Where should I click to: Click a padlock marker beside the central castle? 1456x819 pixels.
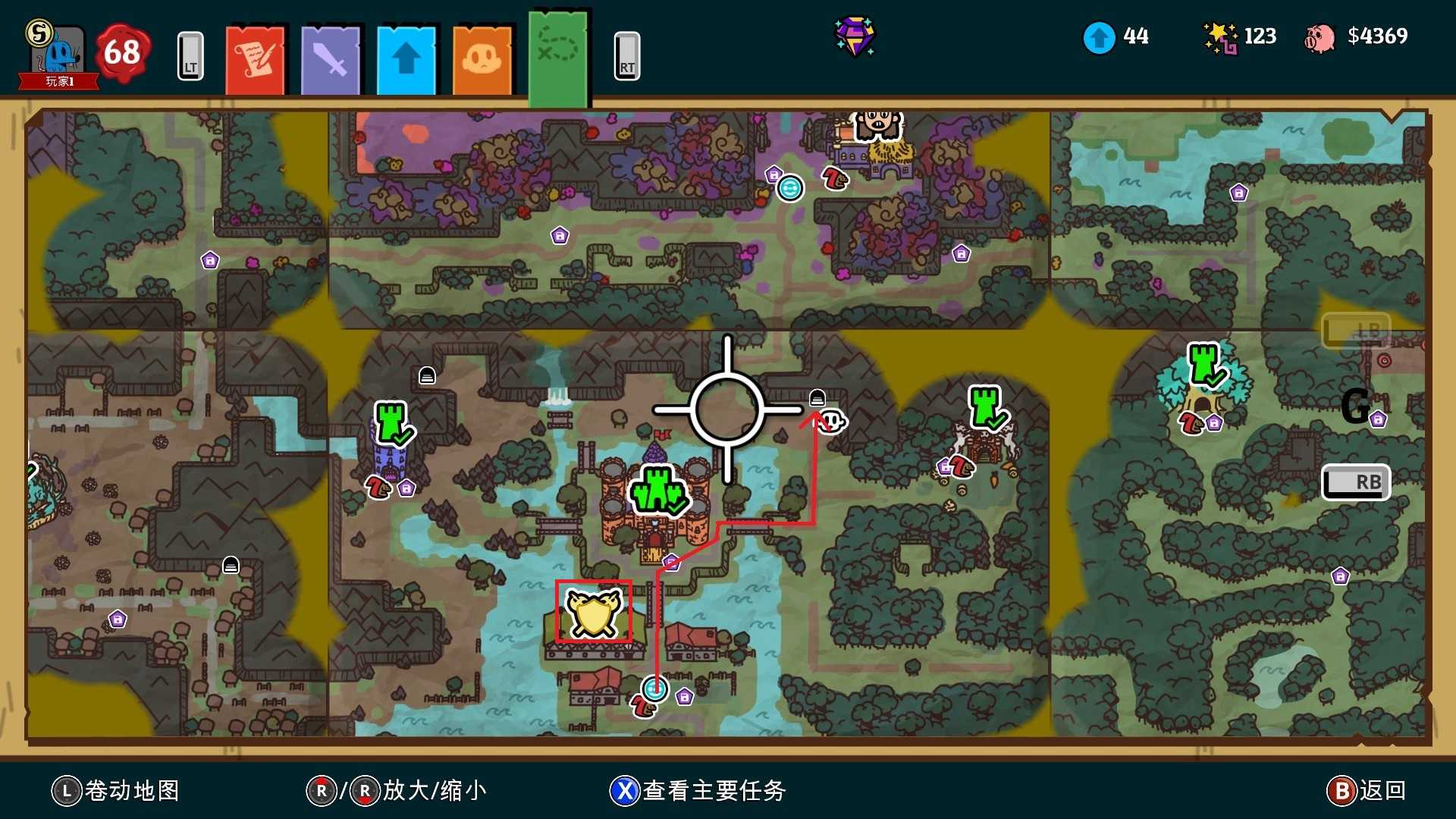click(x=671, y=564)
